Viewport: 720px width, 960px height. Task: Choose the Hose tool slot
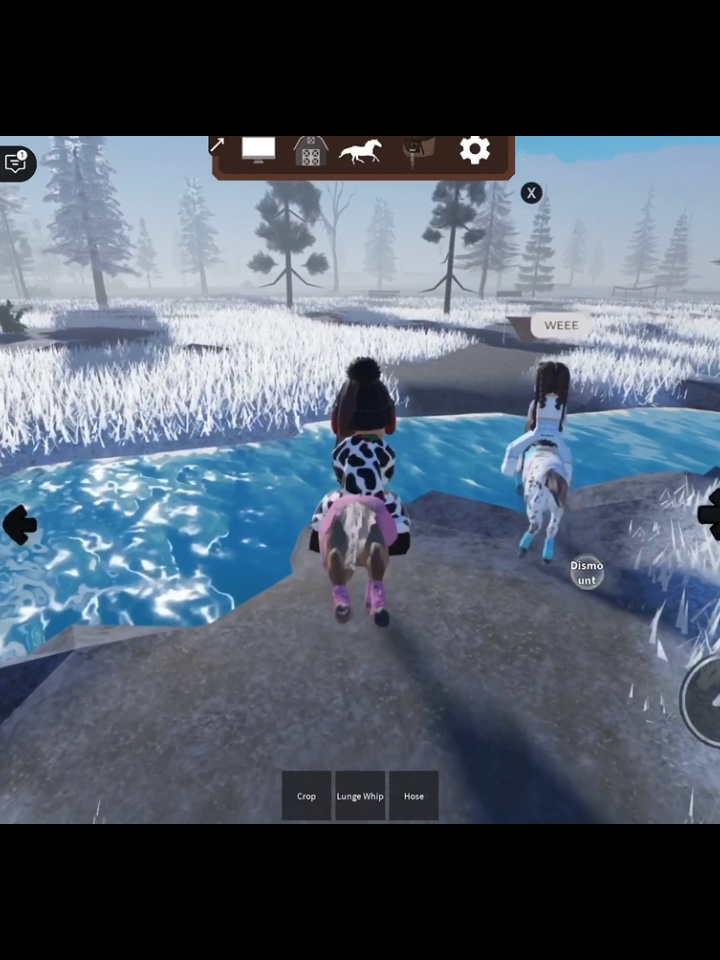tap(414, 796)
